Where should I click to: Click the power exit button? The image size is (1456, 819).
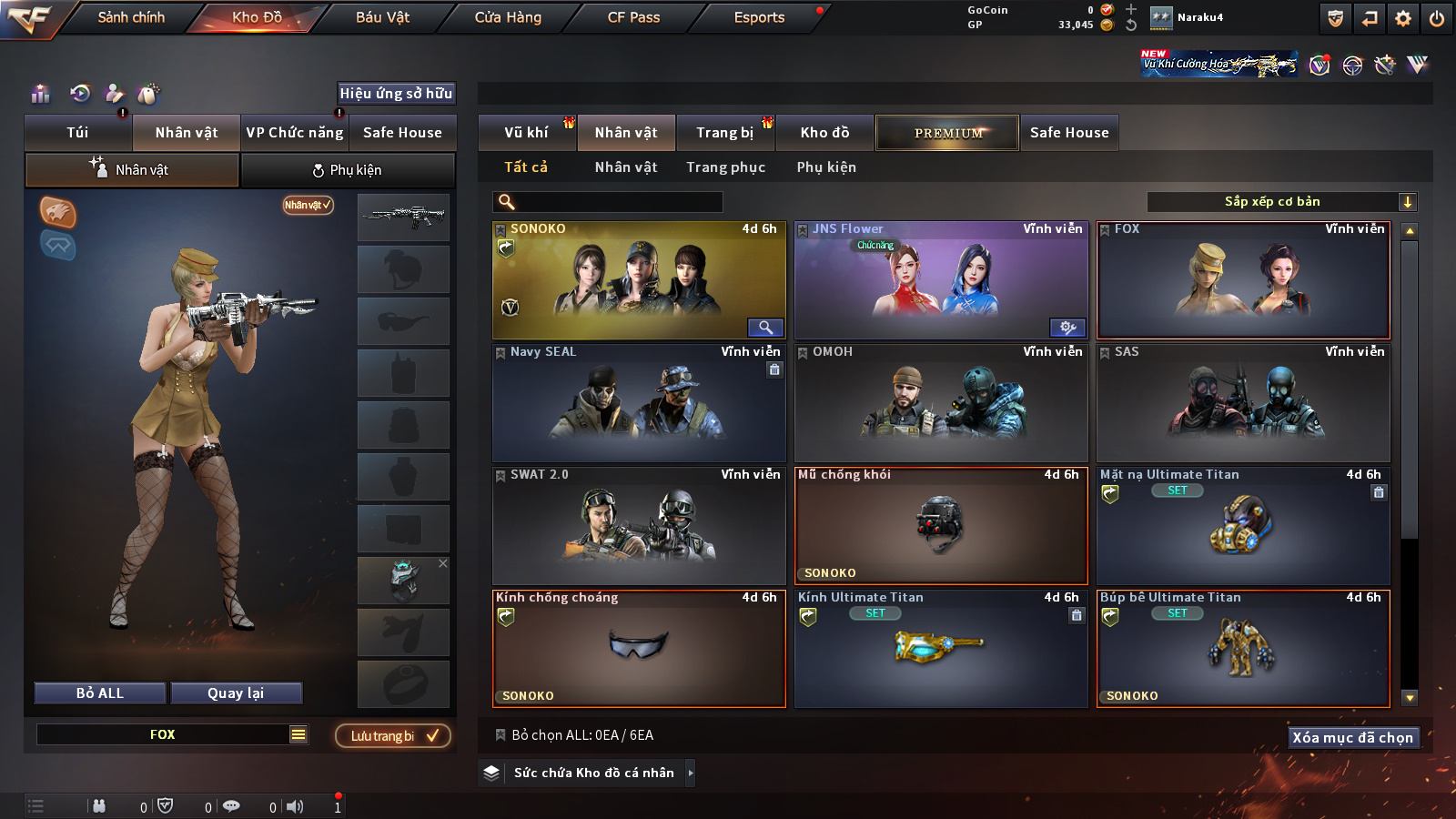click(x=1436, y=18)
